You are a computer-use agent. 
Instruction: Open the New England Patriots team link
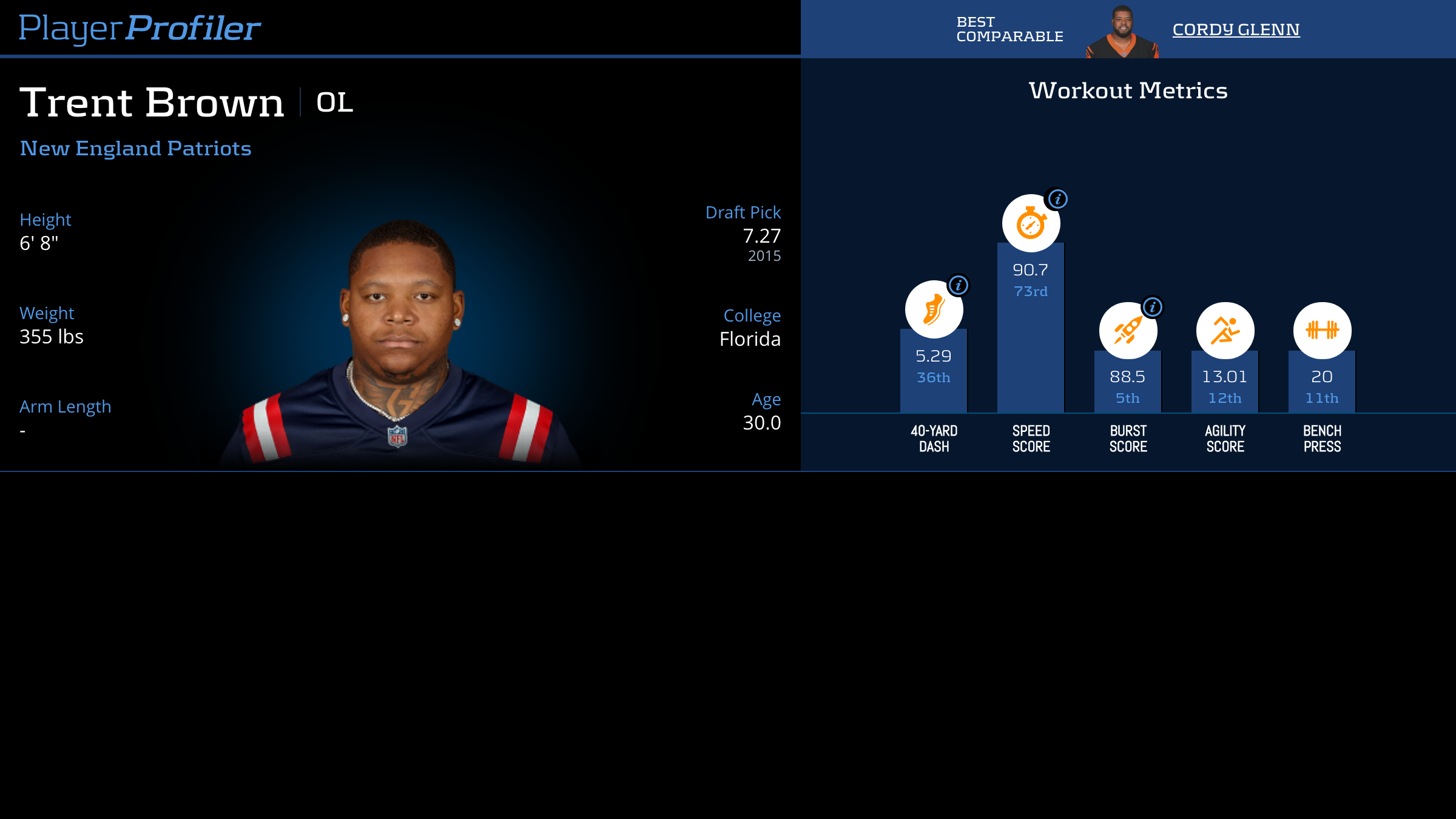click(x=135, y=149)
